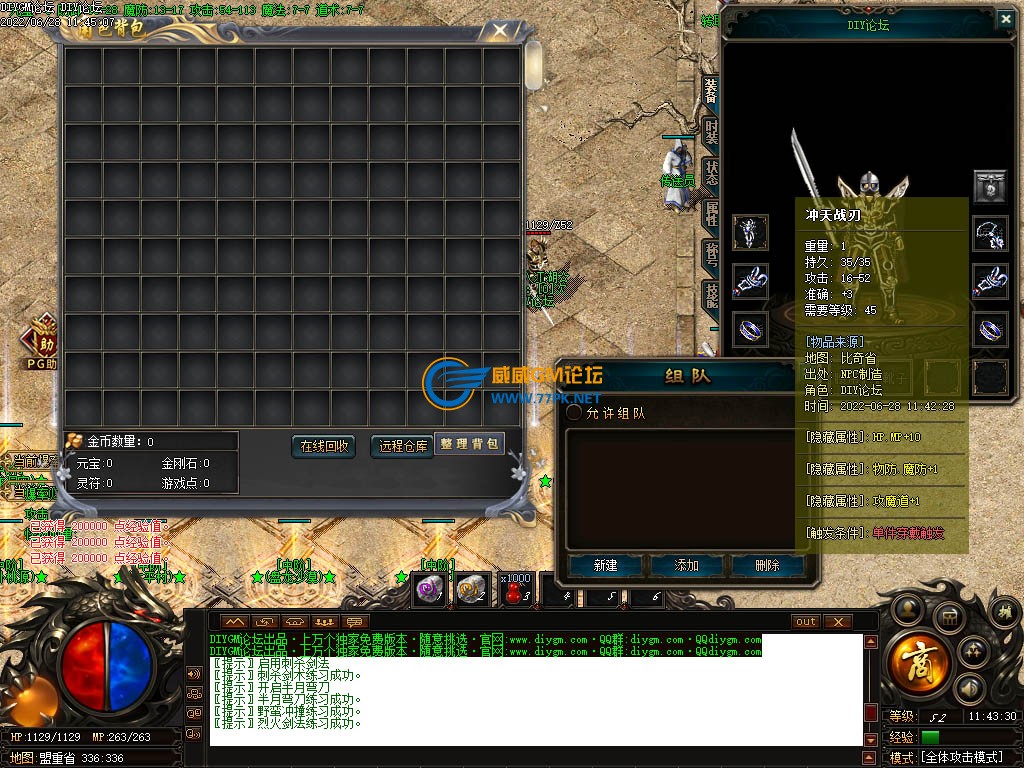Click the 删除 delete member button
Viewport: 1024px width, 768px height.
[x=767, y=565]
